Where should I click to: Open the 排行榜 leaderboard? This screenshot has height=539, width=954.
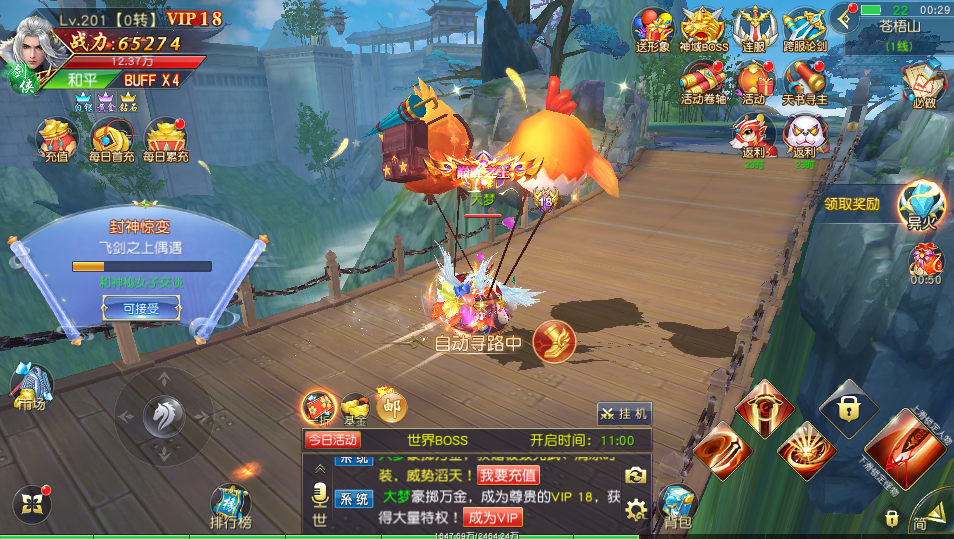pyautogui.click(x=231, y=507)
